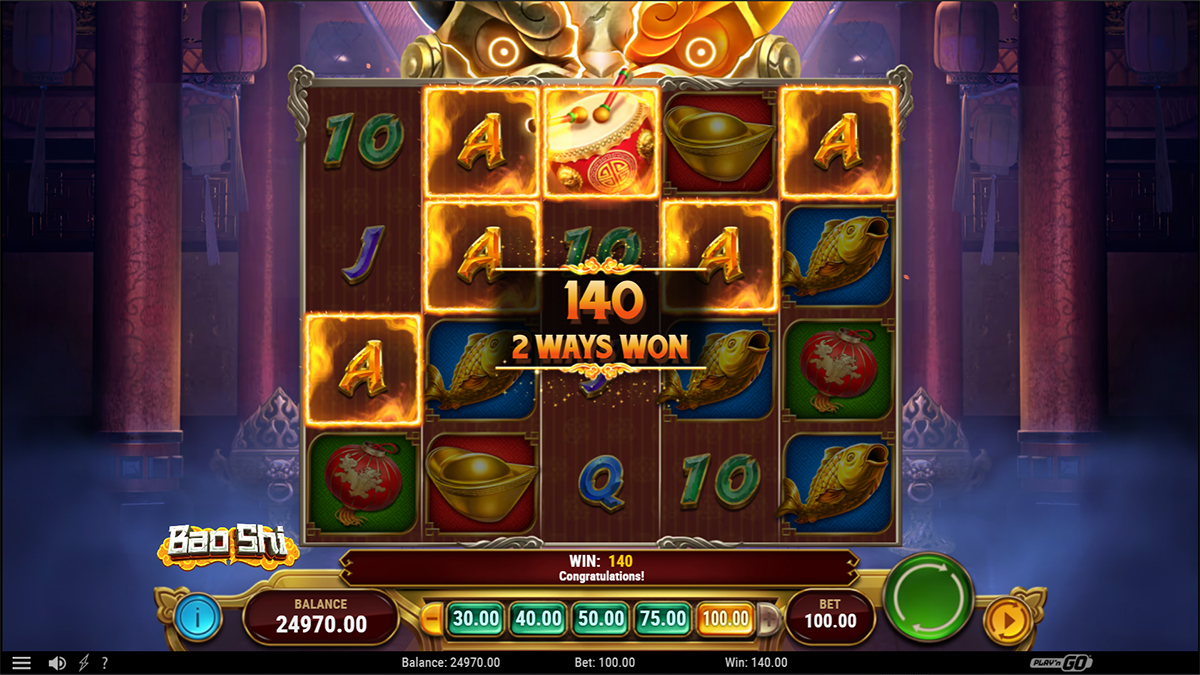
Task: Decrease the bet with the minus arrow
Action: 433,619
